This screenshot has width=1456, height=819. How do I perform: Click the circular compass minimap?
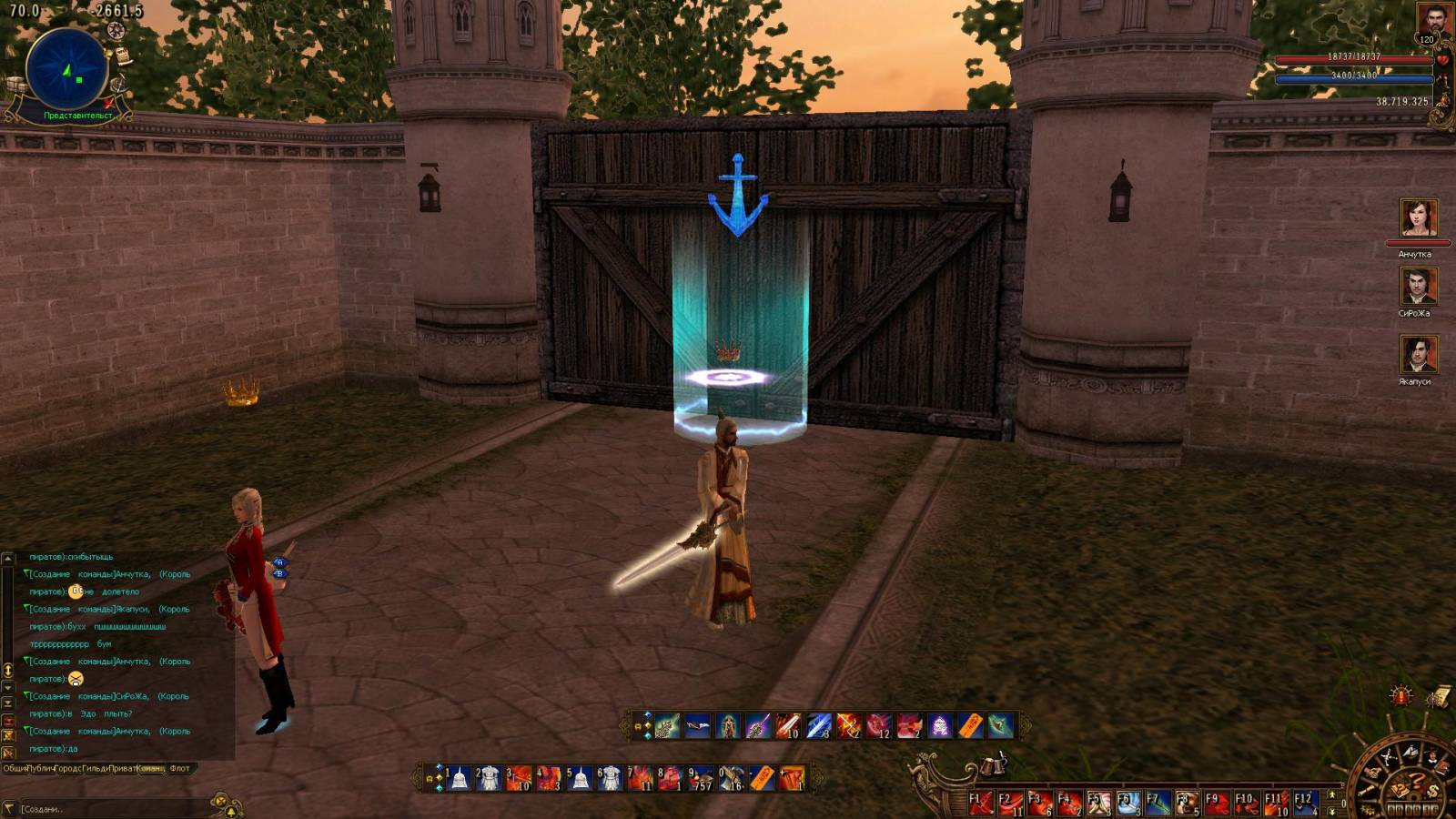pyautogui.click(x=67, y=70)
